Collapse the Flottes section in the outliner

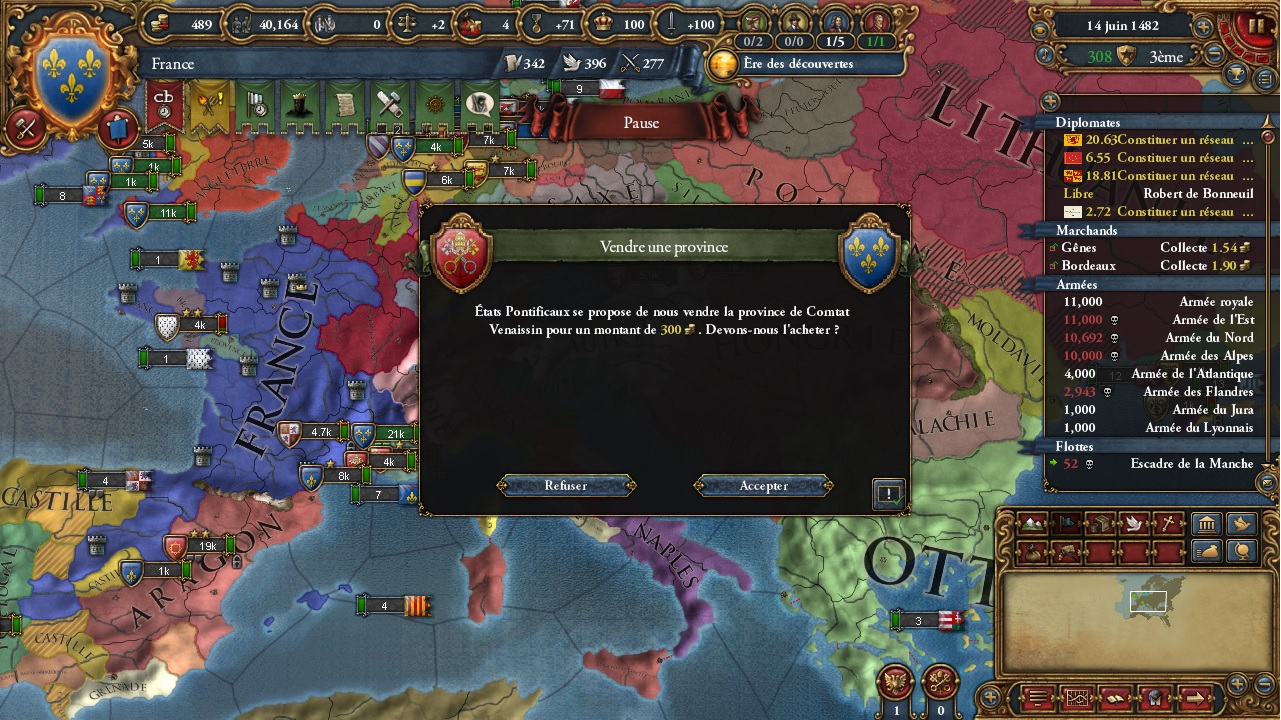1078,446
